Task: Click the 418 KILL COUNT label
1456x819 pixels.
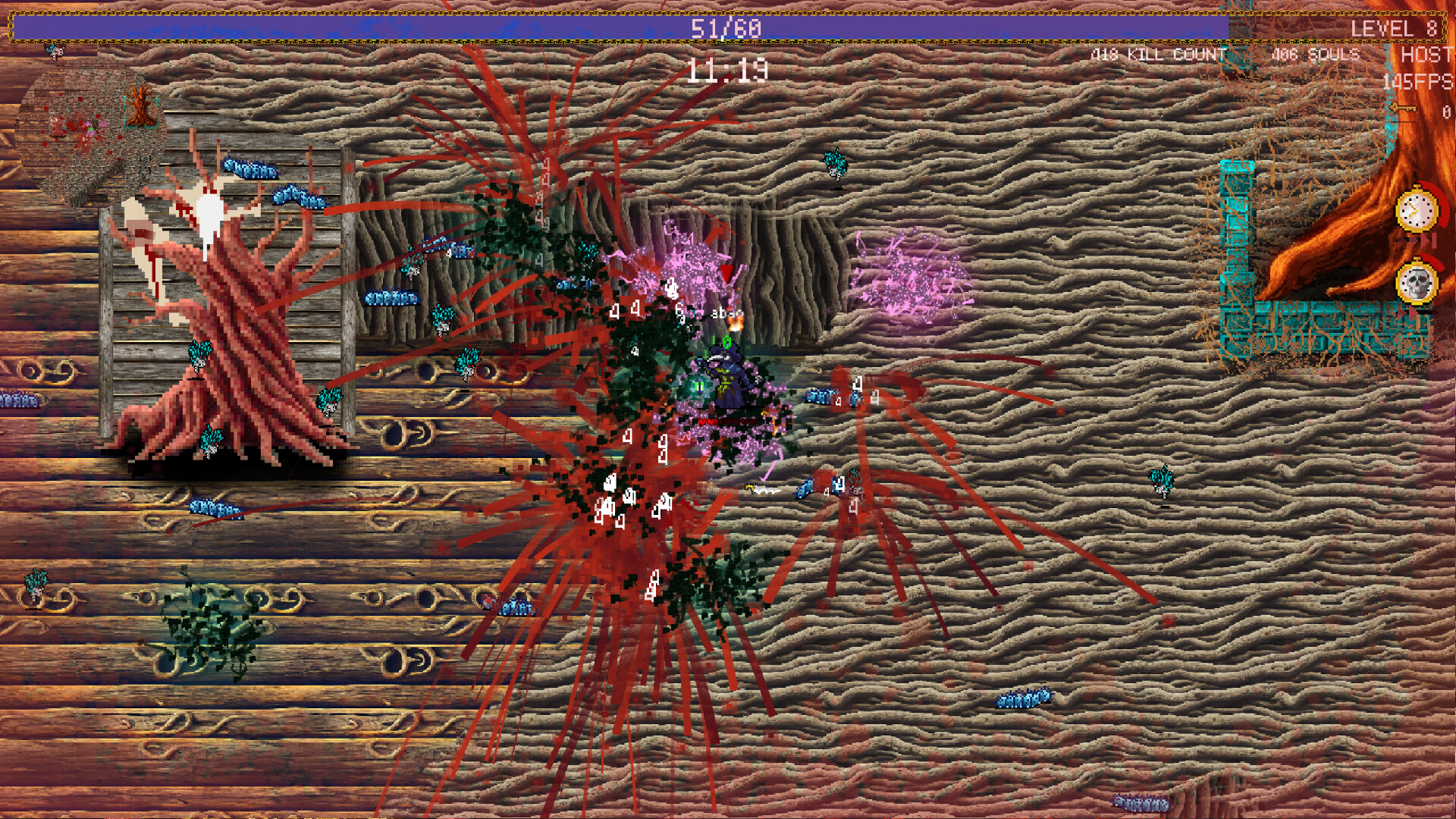Action: pos(1160,55)
